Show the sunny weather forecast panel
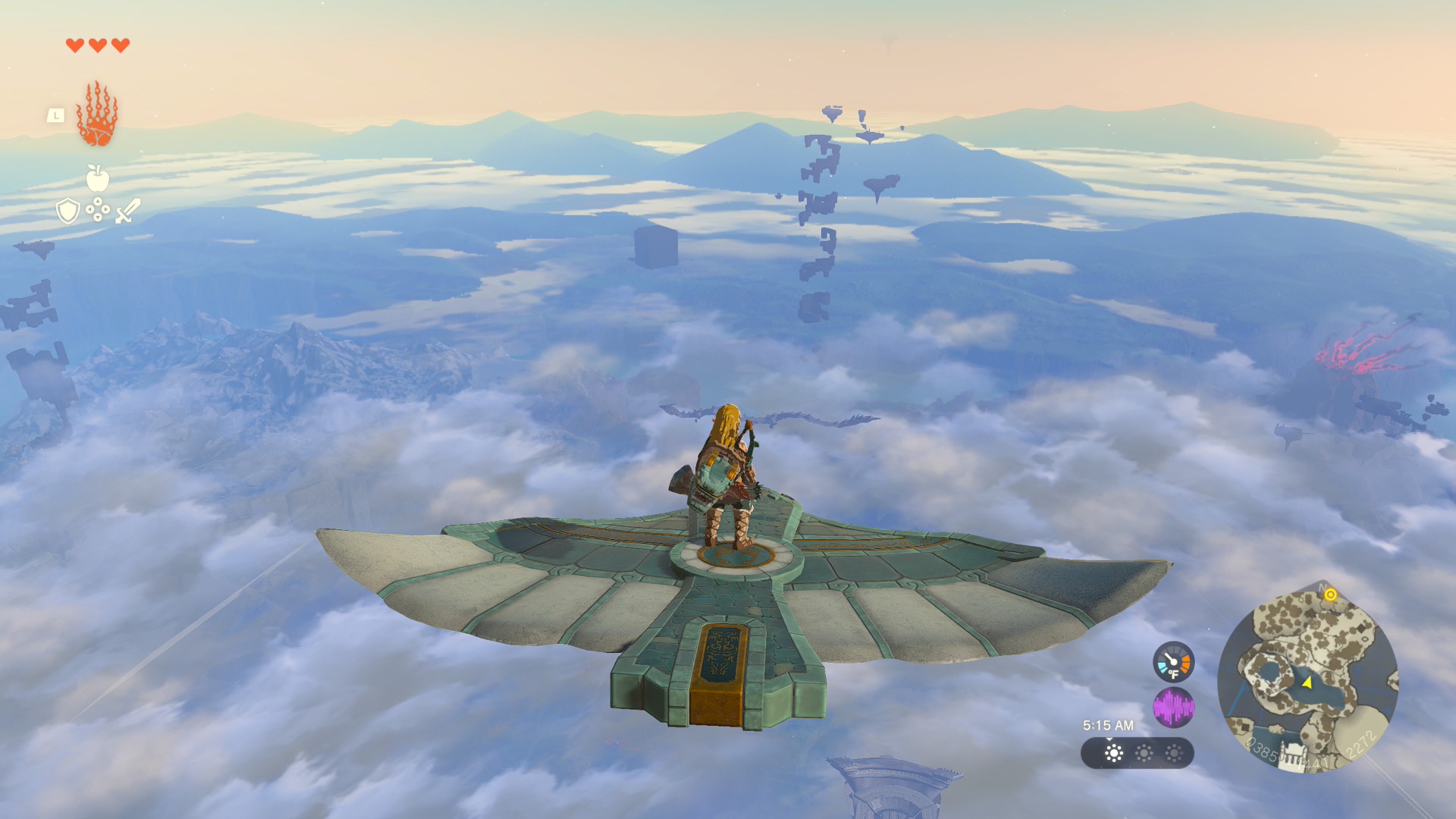This screenshot has height=819, width=1456. 1137,753
